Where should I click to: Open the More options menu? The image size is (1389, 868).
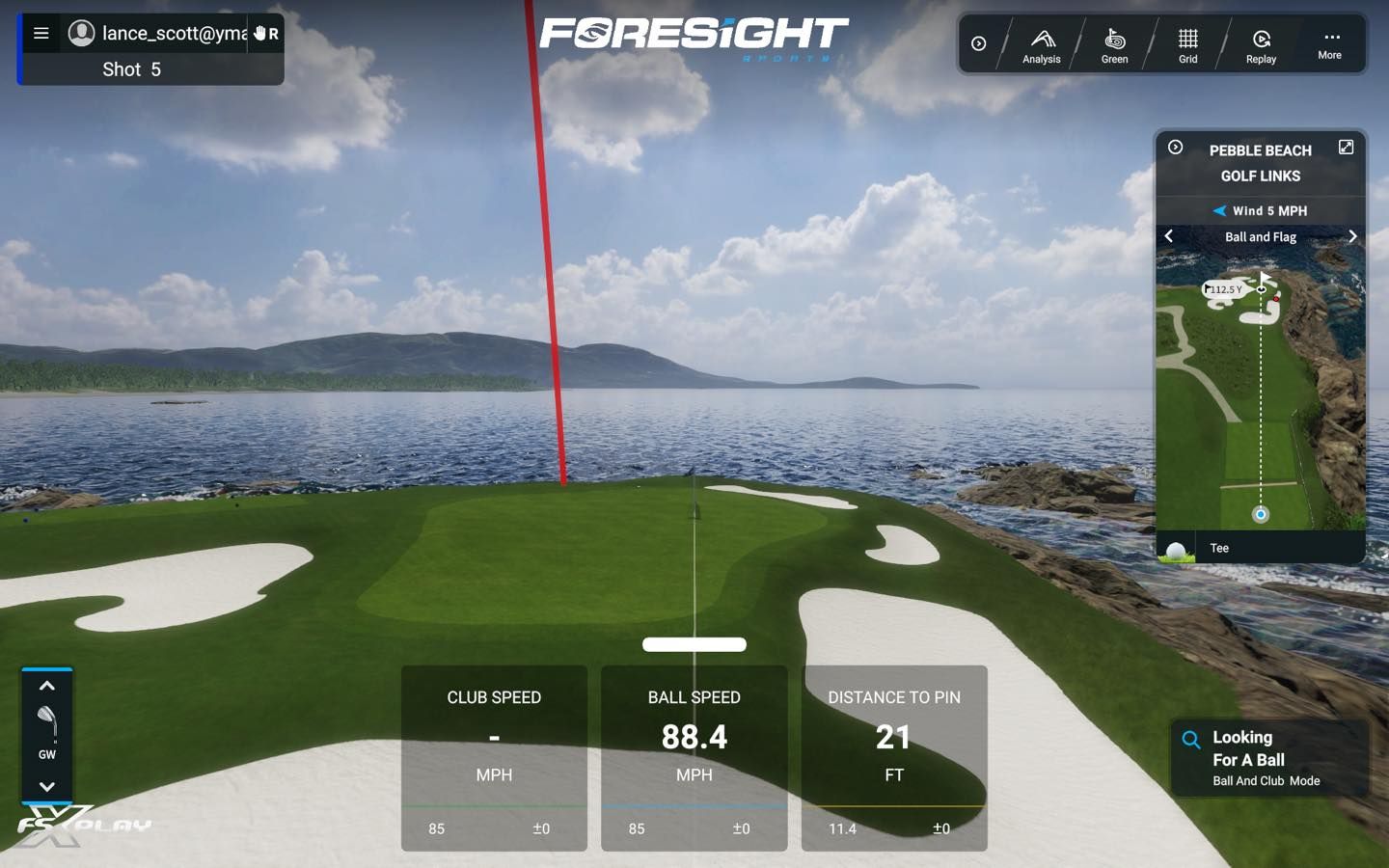click(x=1330, y=44)
